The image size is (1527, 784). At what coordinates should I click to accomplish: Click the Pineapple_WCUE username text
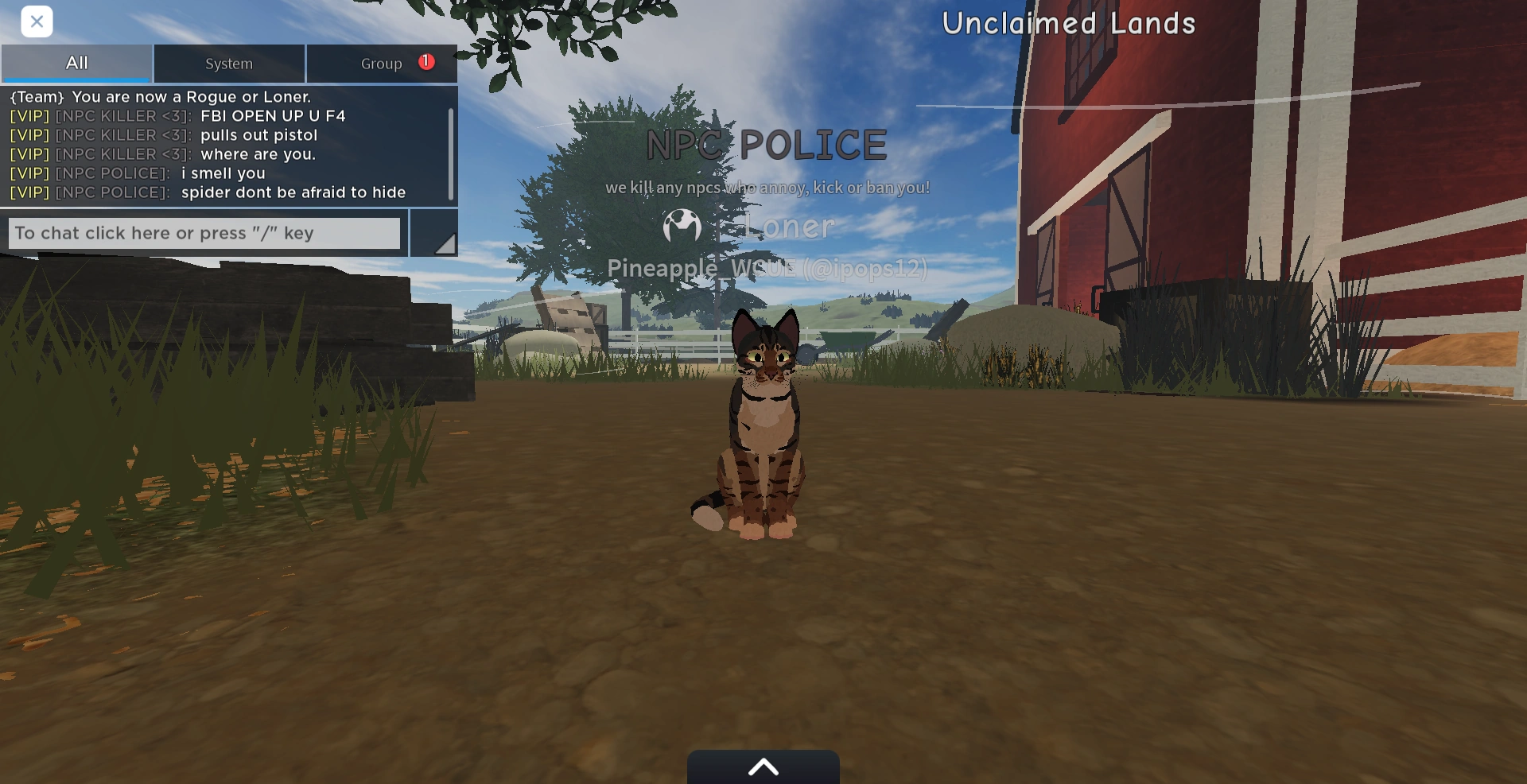[x=767, y=268]
